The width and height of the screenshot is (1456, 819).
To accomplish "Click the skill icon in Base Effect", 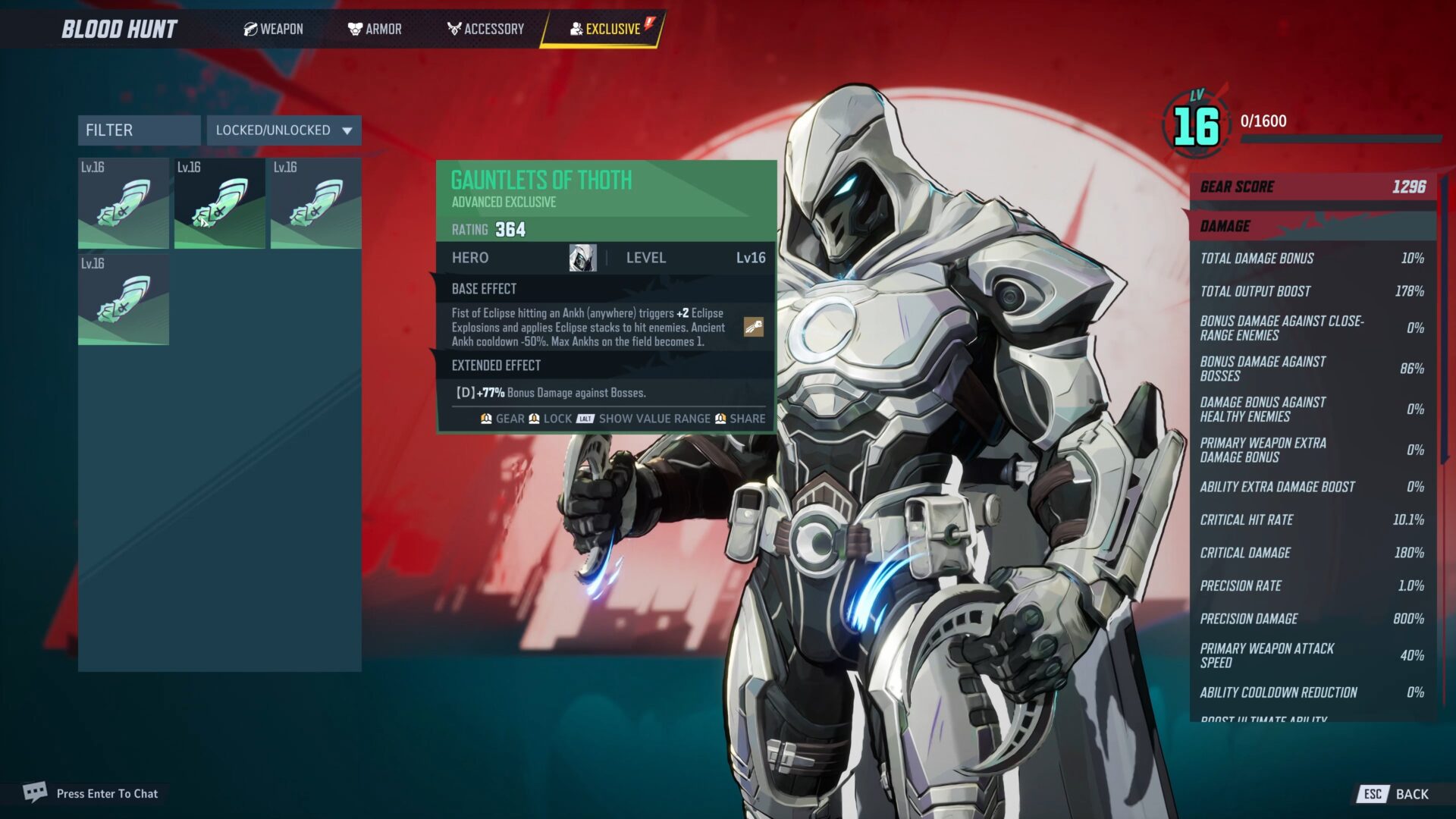I will [x=753, y=327].
